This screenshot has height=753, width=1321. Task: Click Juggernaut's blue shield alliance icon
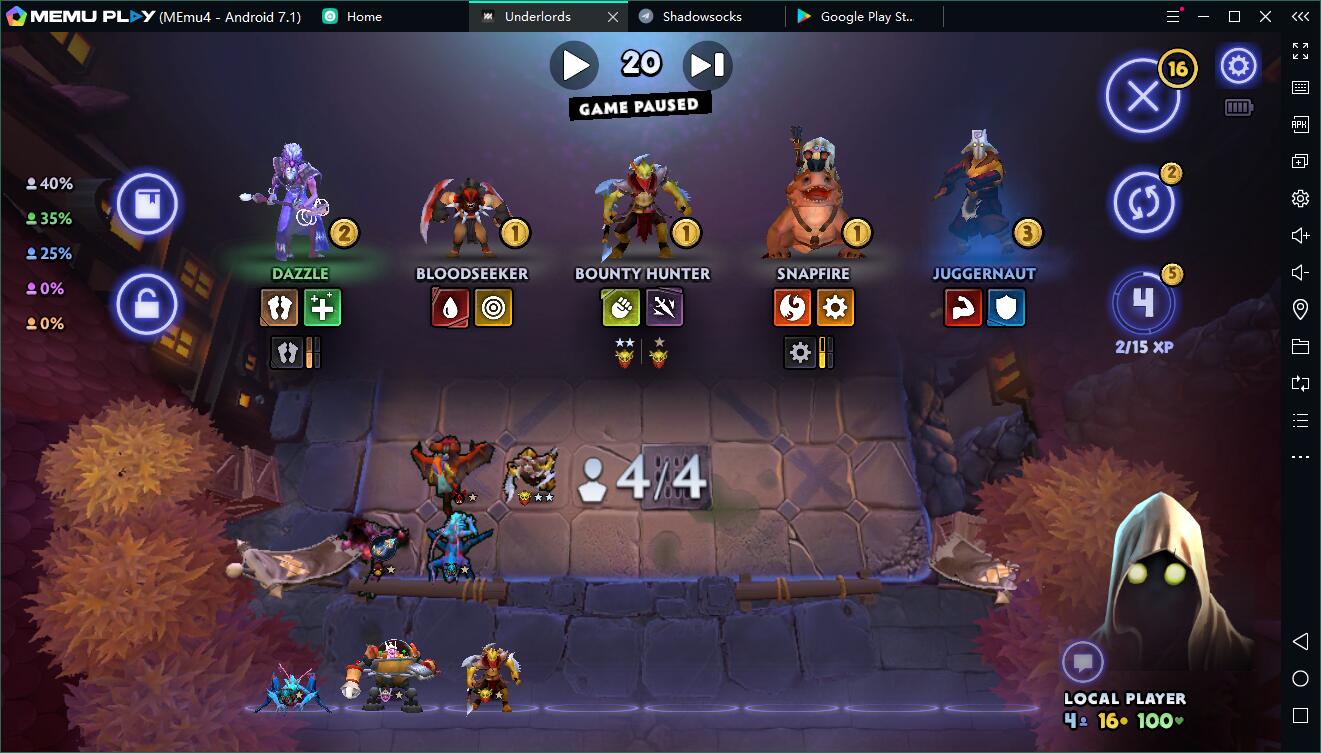(x=1006, y=307)
